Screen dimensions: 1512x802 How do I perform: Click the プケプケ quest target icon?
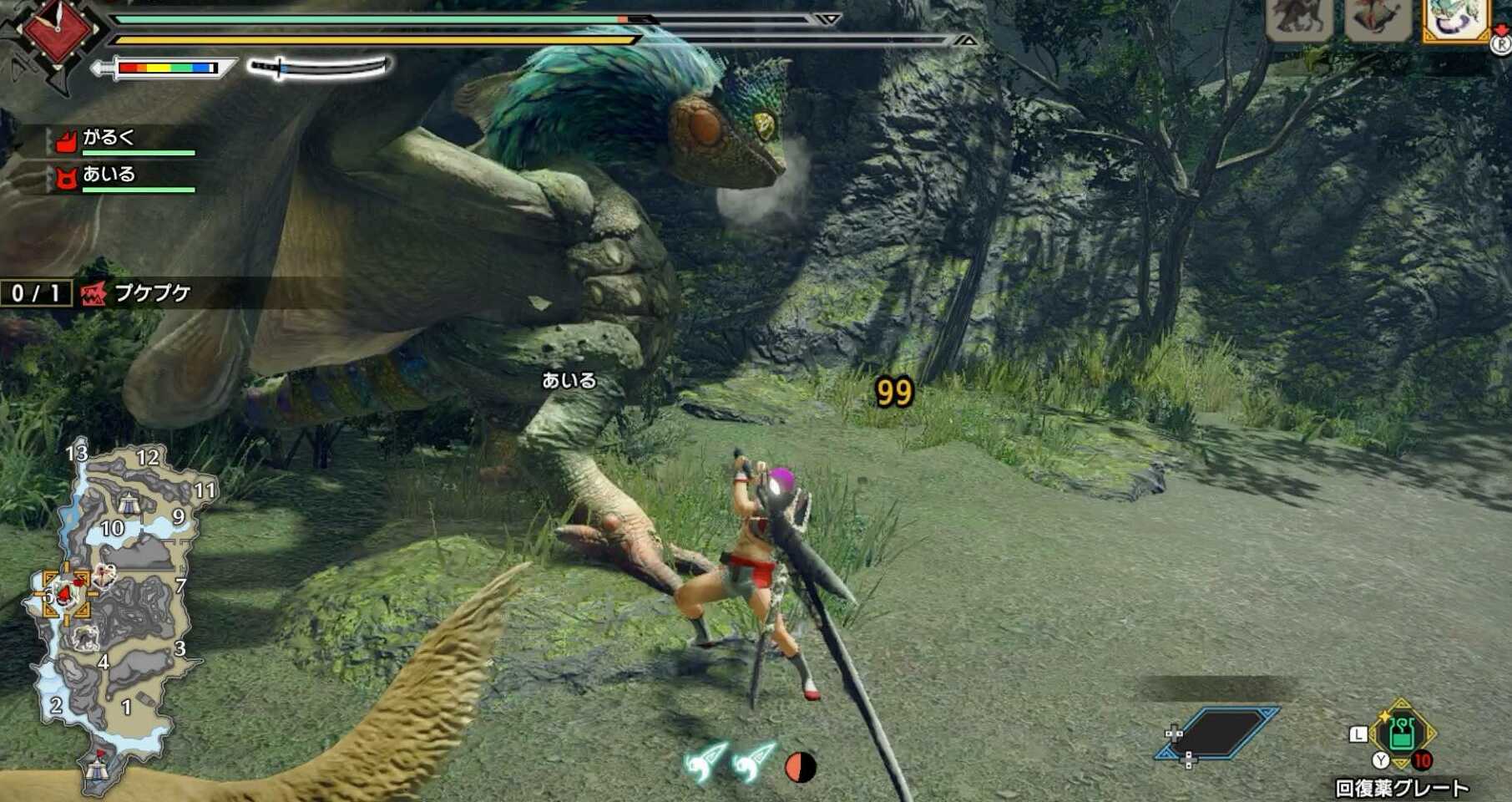[x=94, y=292]
